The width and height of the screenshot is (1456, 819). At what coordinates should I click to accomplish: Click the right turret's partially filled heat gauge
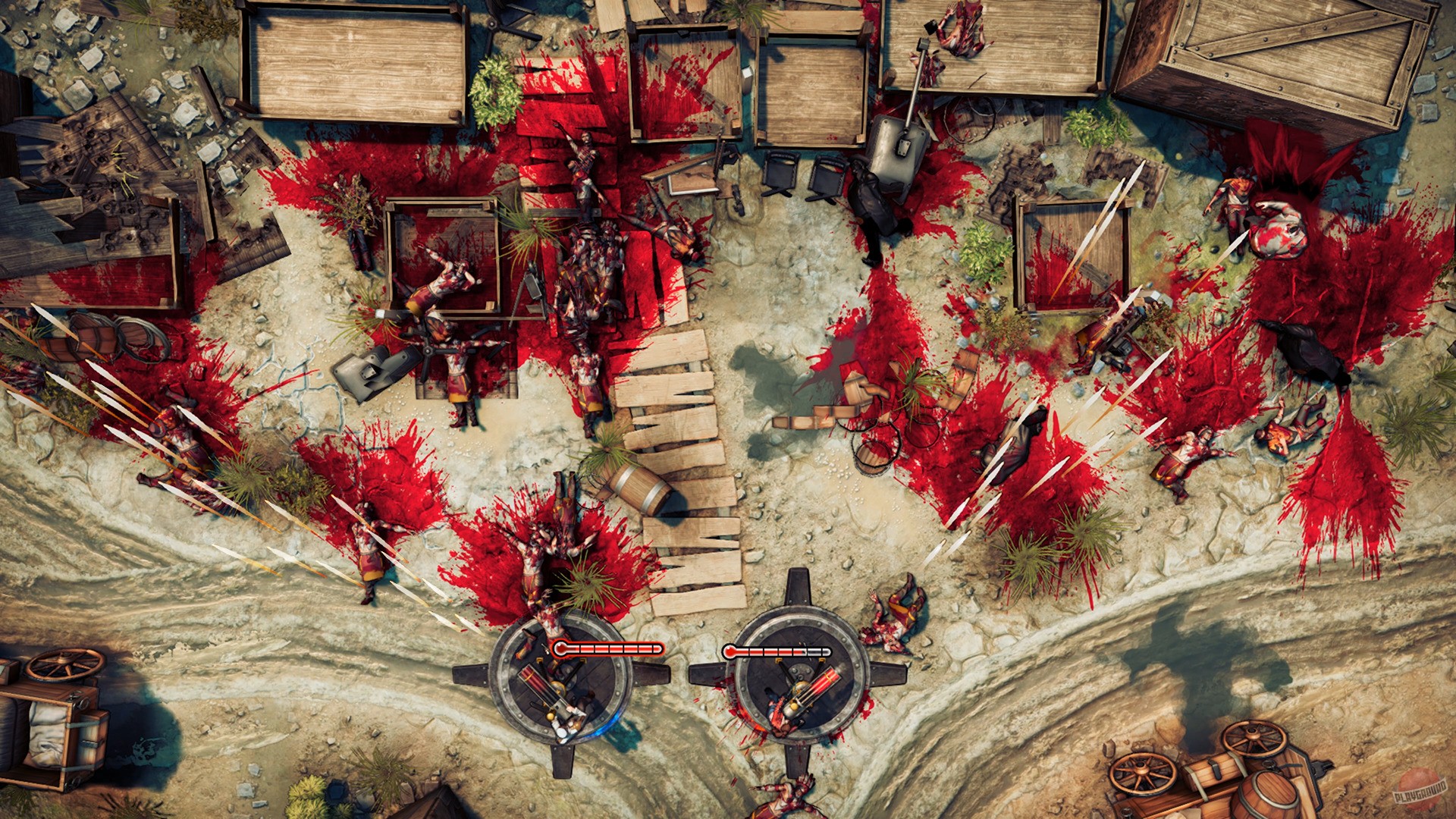tap(776, 651)
